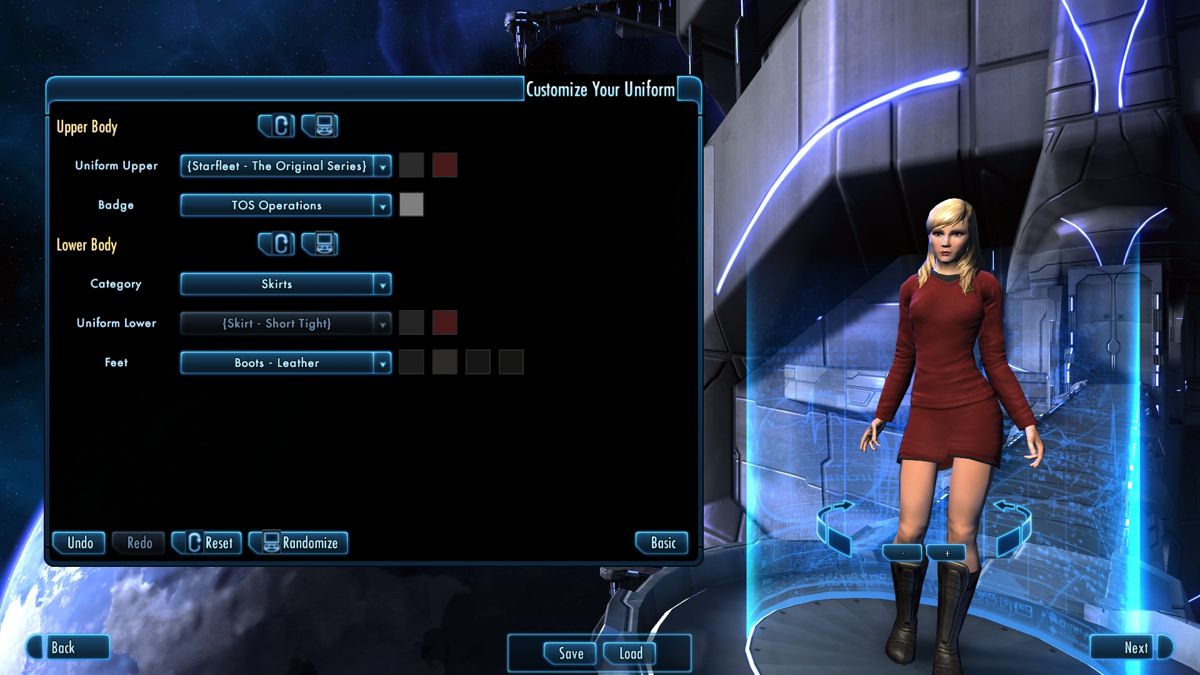Open the Uniform Upper dropdown
Image resolution: width=1200 pixels, height=675 pixels.
285,166
